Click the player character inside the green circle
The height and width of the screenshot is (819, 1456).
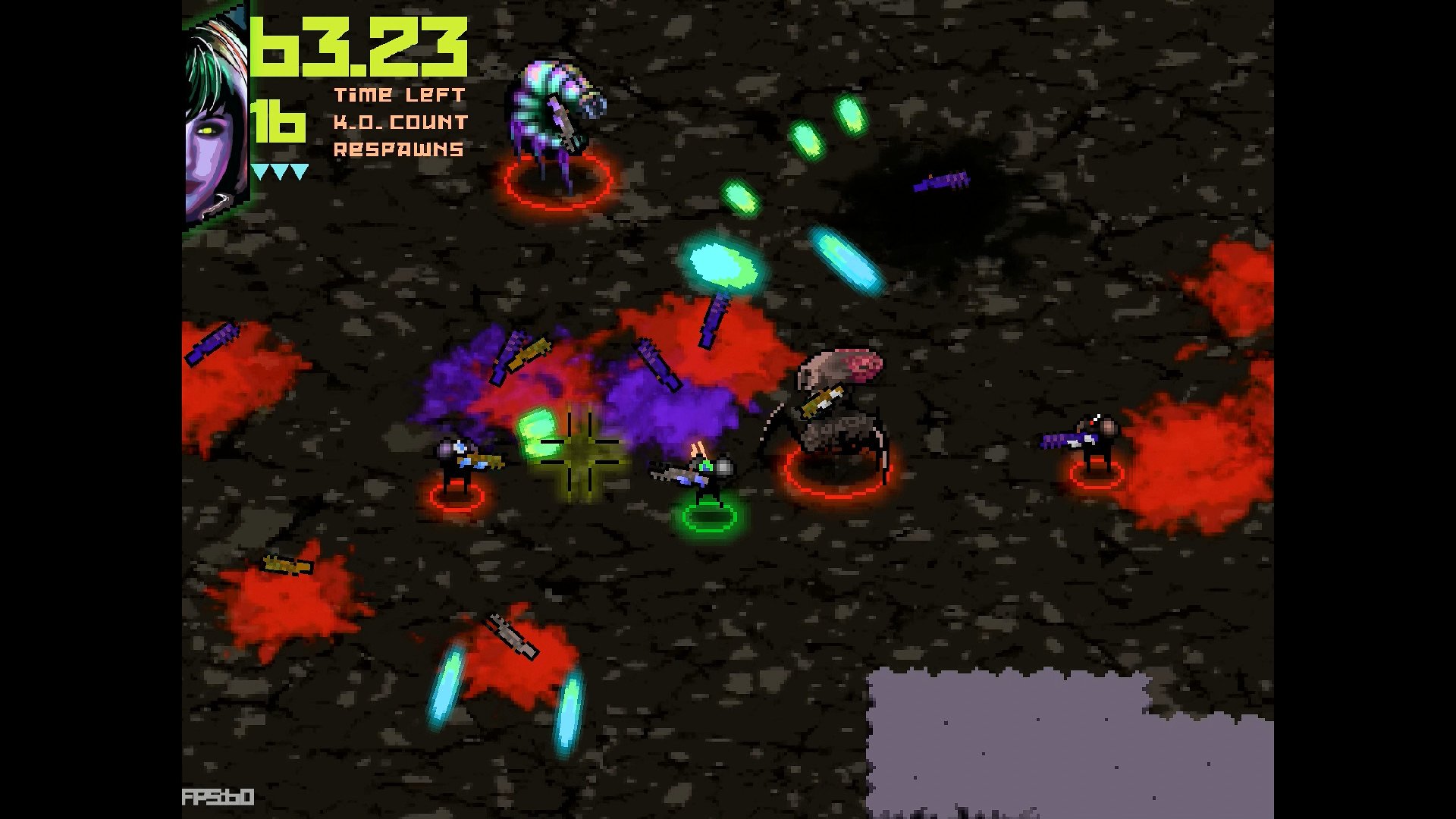[705, 478]
